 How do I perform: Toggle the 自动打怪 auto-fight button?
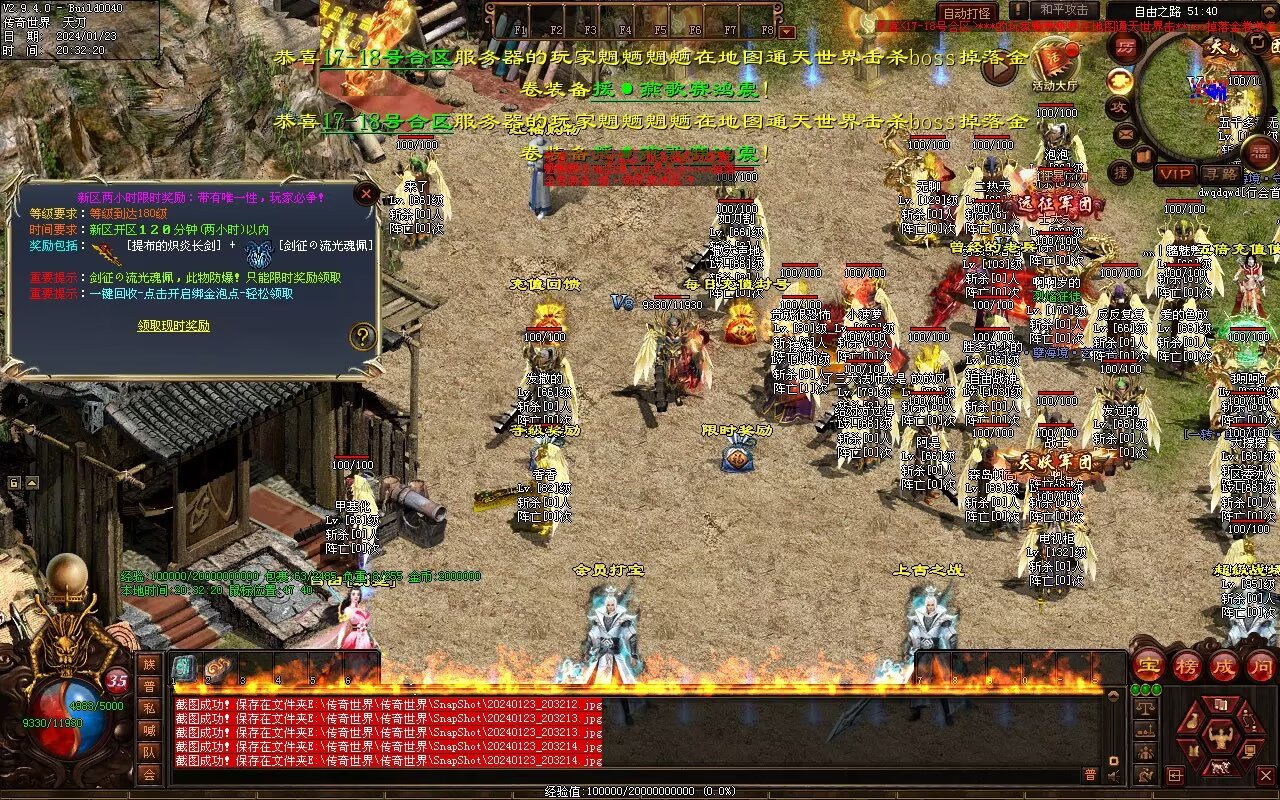pyautogui.click(x=968, y=13)
